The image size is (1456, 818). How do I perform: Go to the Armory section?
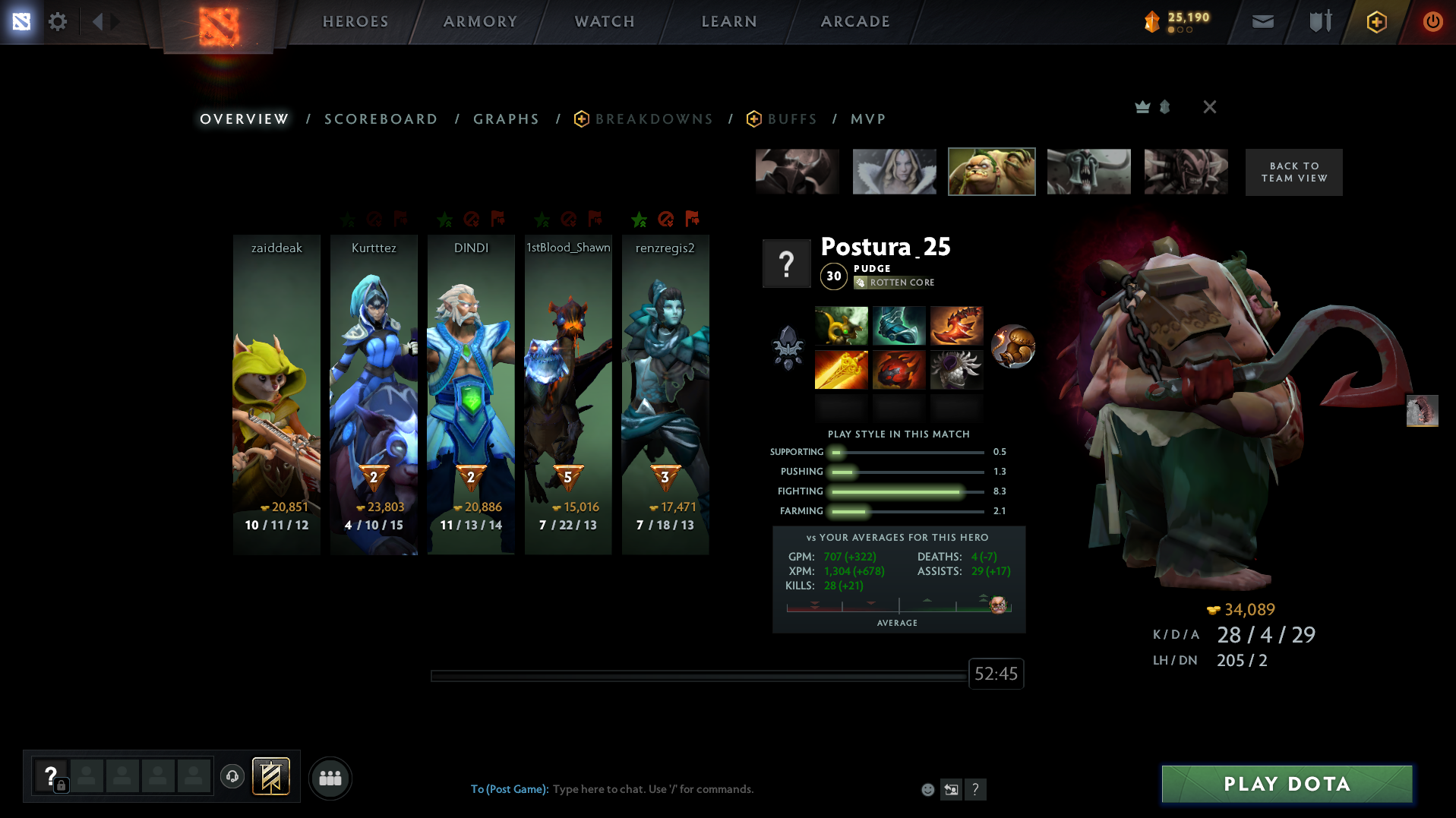click(x=480, y=21)
